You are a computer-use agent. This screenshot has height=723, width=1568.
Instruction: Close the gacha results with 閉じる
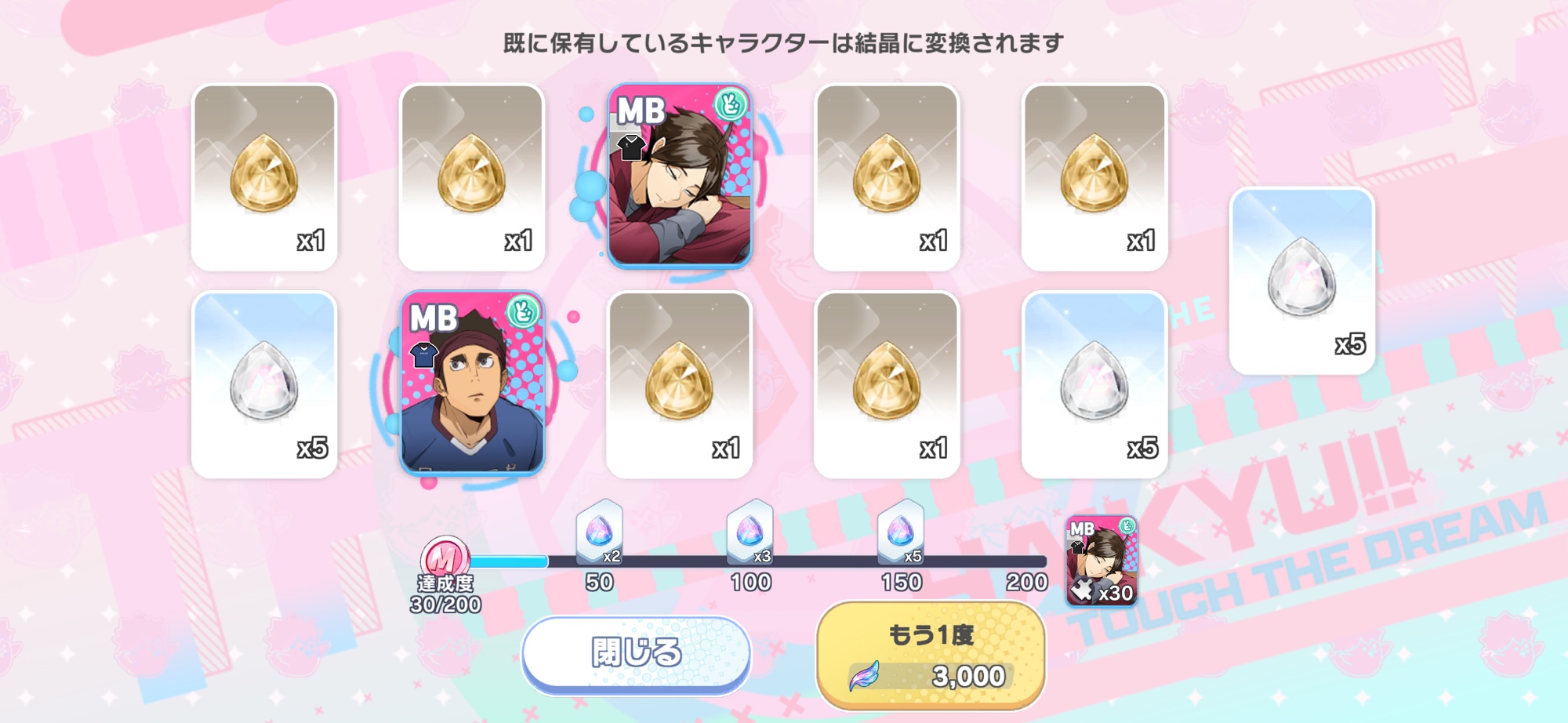[x=636, y=653]
